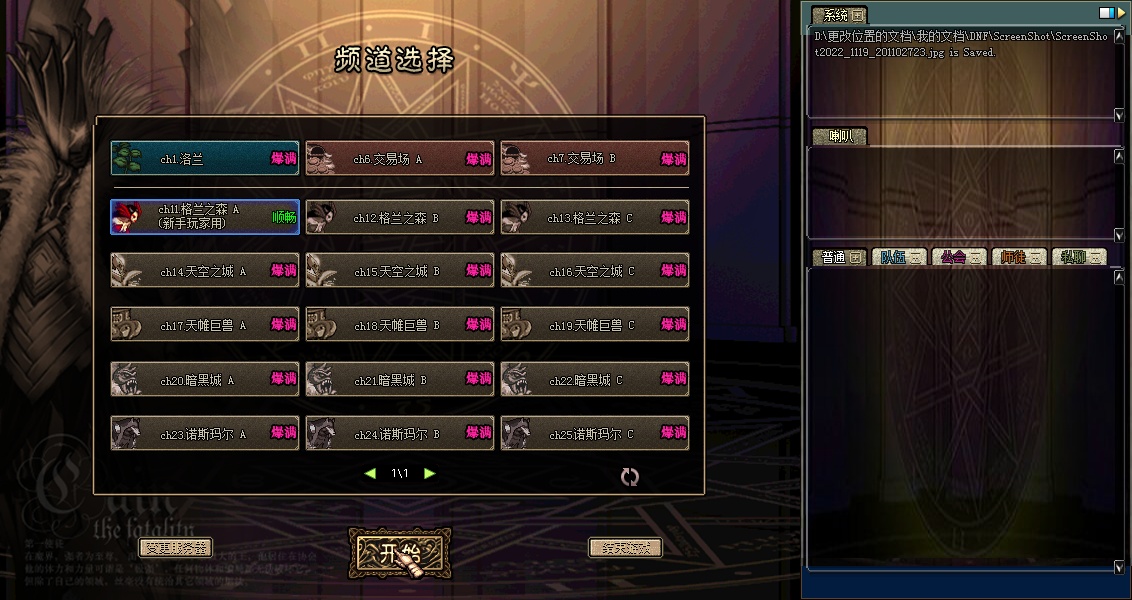This screenshot has height=600, width=1132.
Task: Select ch19 天帷巨兽 C channel
Action: (595, 325)
